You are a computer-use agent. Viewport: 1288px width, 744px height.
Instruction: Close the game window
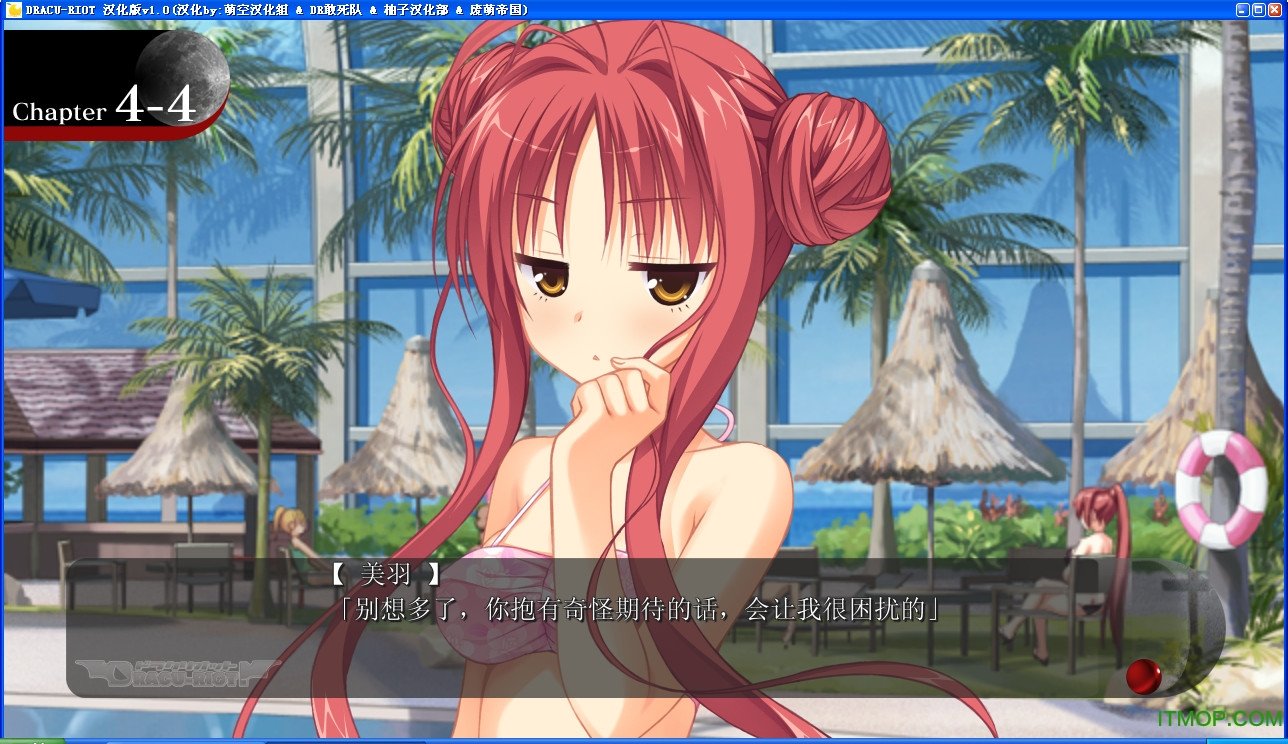pos(1275,9)
